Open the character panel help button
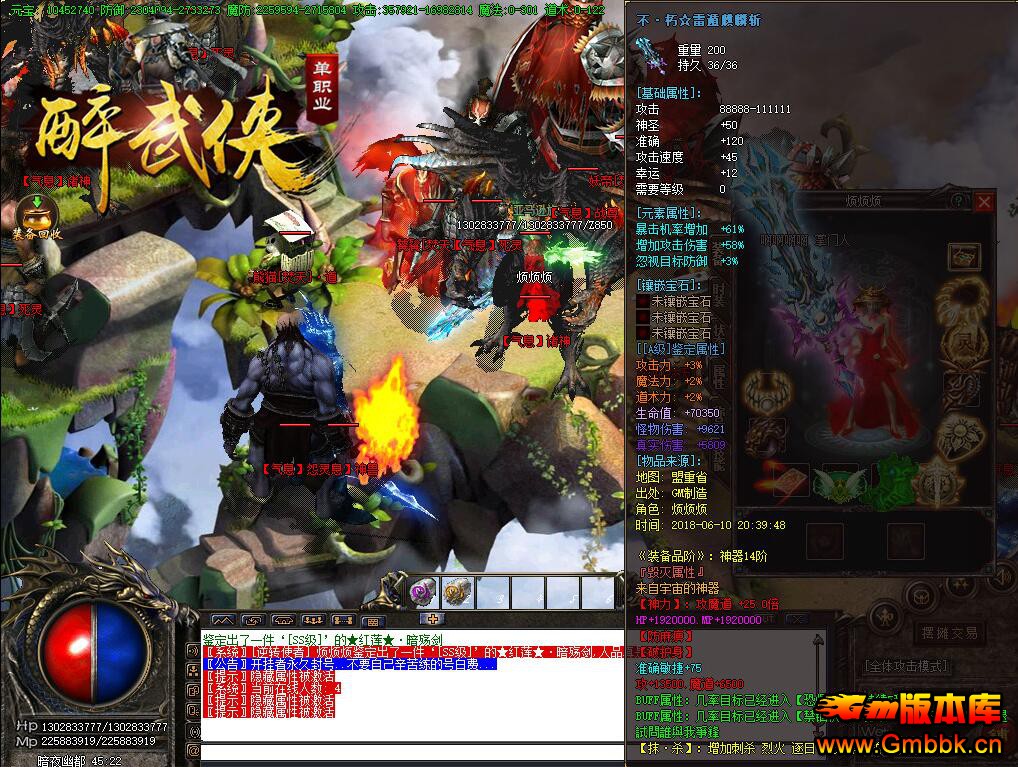The height and width of the screenshot is (767, 1018). pyautogui.click(x=959, y=202)
